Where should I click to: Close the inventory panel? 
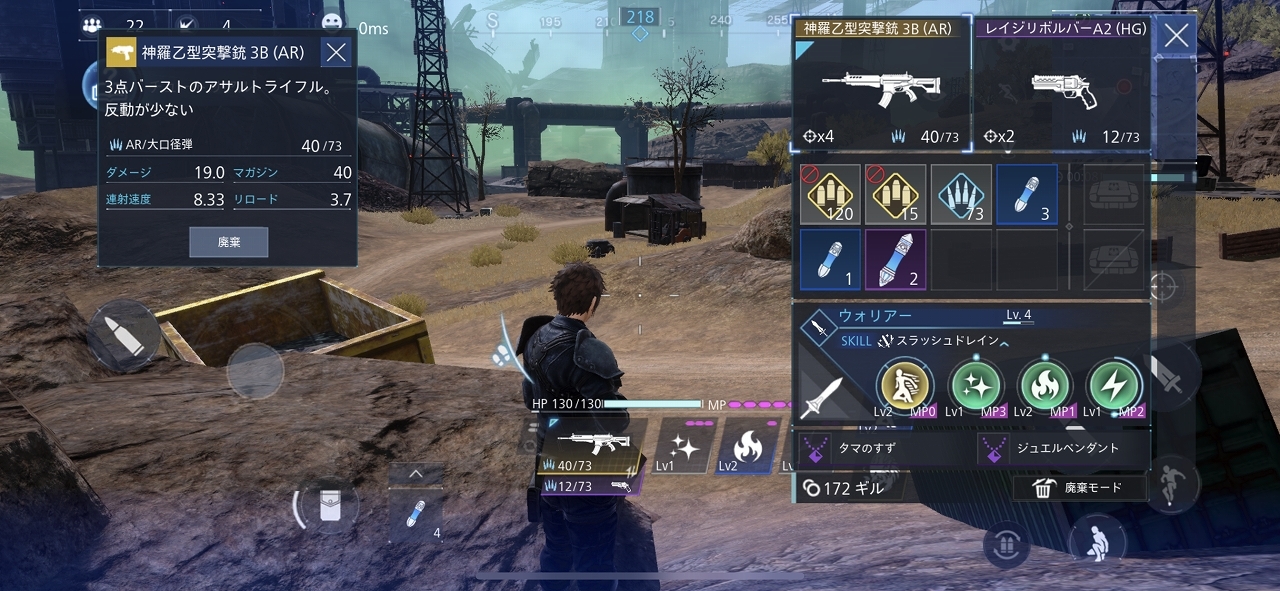tap(1177, 37)
